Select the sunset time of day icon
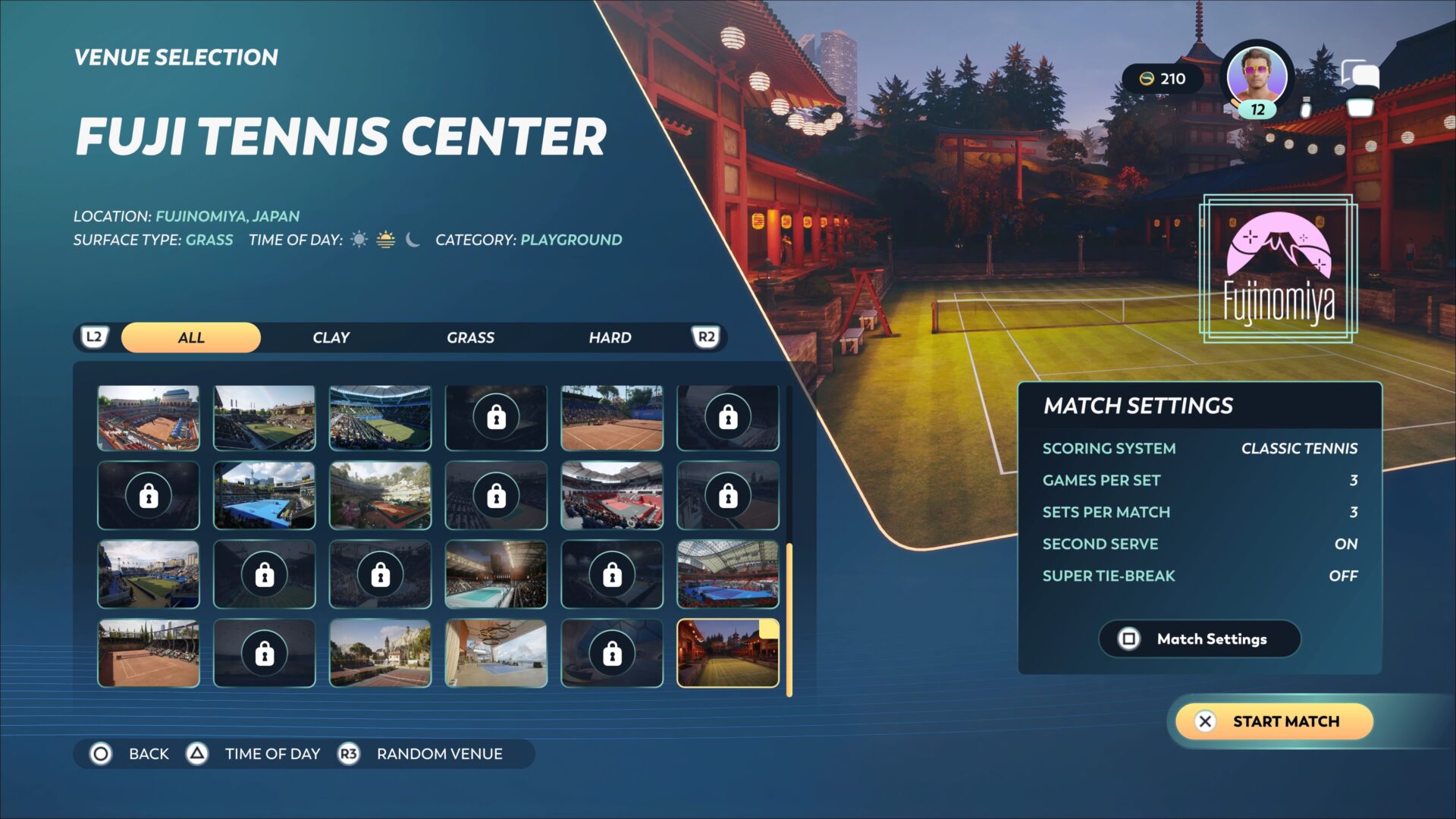The width and height of the screenshot is (1456, 819). pos(385,239)
